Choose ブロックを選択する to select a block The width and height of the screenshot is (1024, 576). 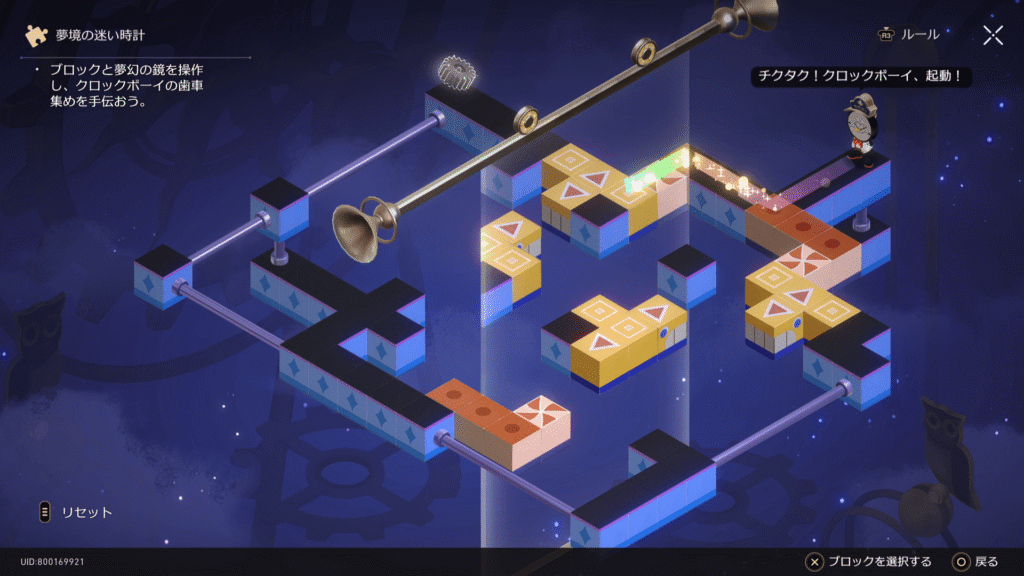click(869, 562)
